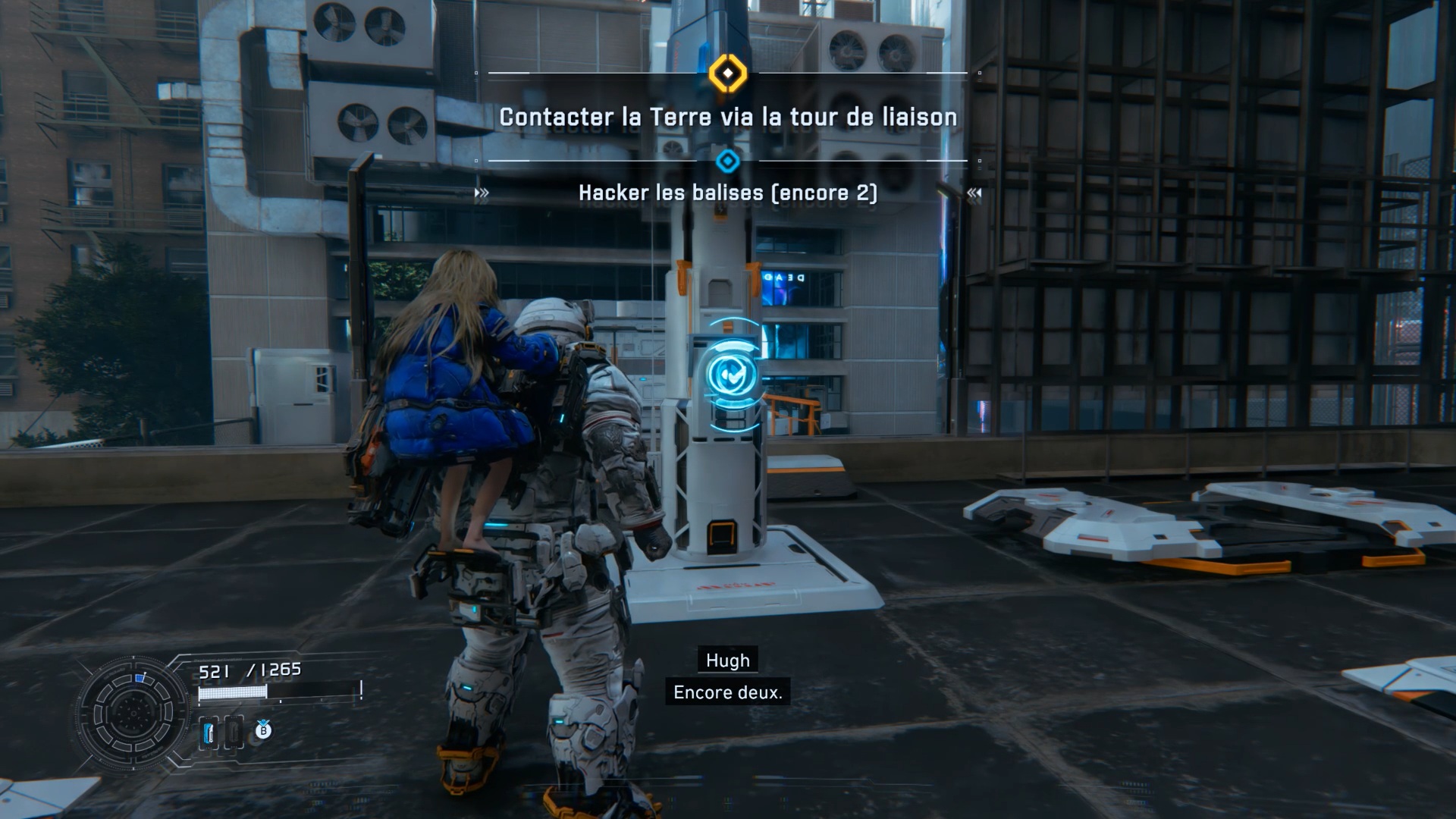Open the "Hacker les balises" sub-objective
1456x819 pixels.
coord(728,193)
